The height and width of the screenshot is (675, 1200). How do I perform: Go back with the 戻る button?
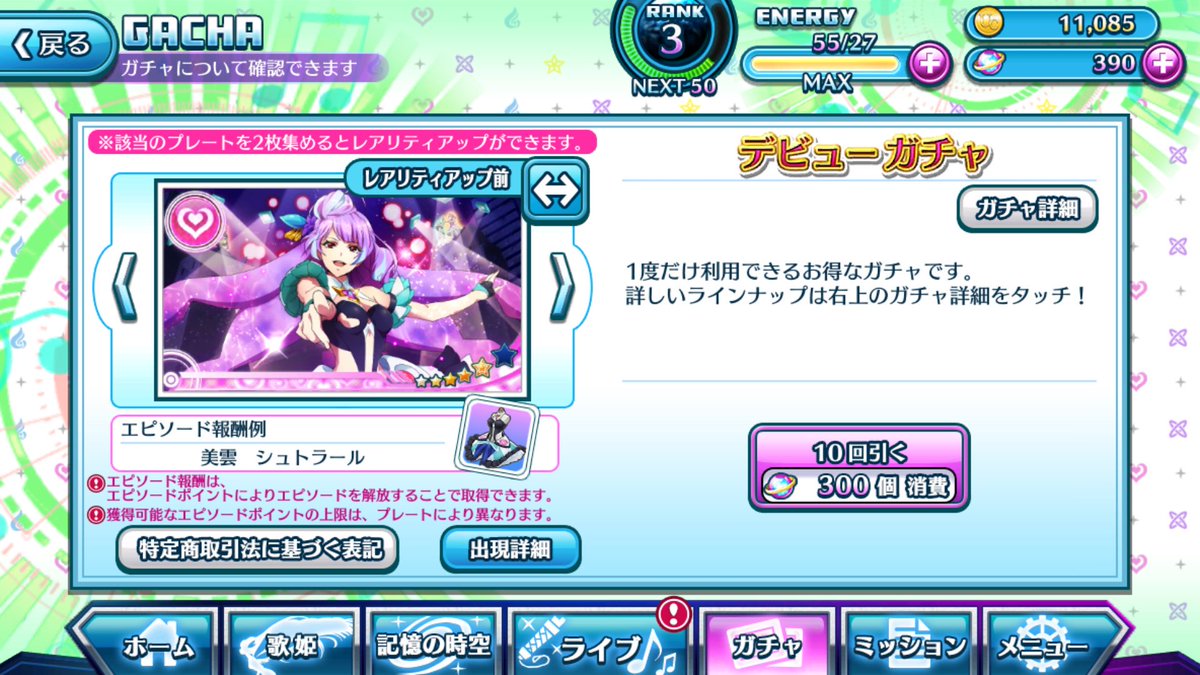point(55,45)
